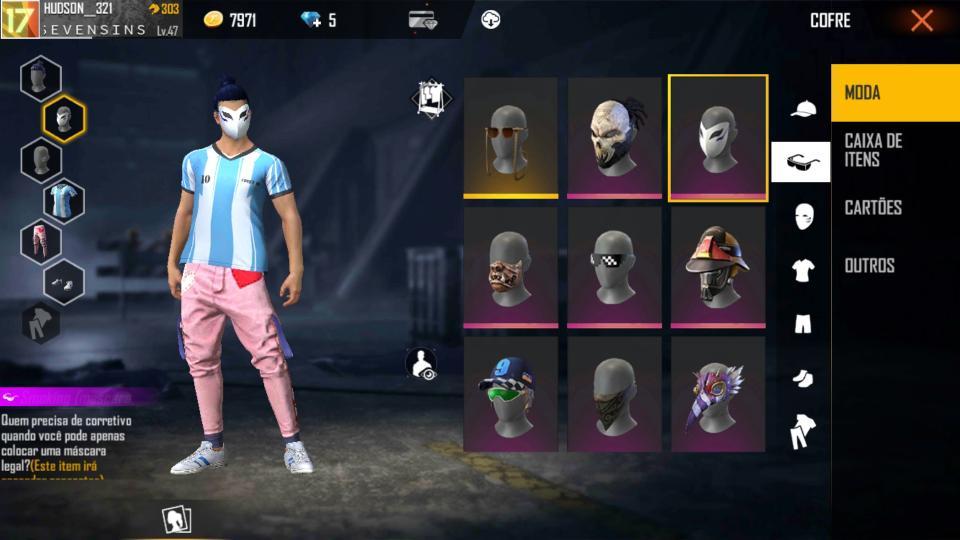This screenshot has height=540, width=960.
Task: Select the face mask category icon
Action: pyautogui.click(x=803, y=215)
